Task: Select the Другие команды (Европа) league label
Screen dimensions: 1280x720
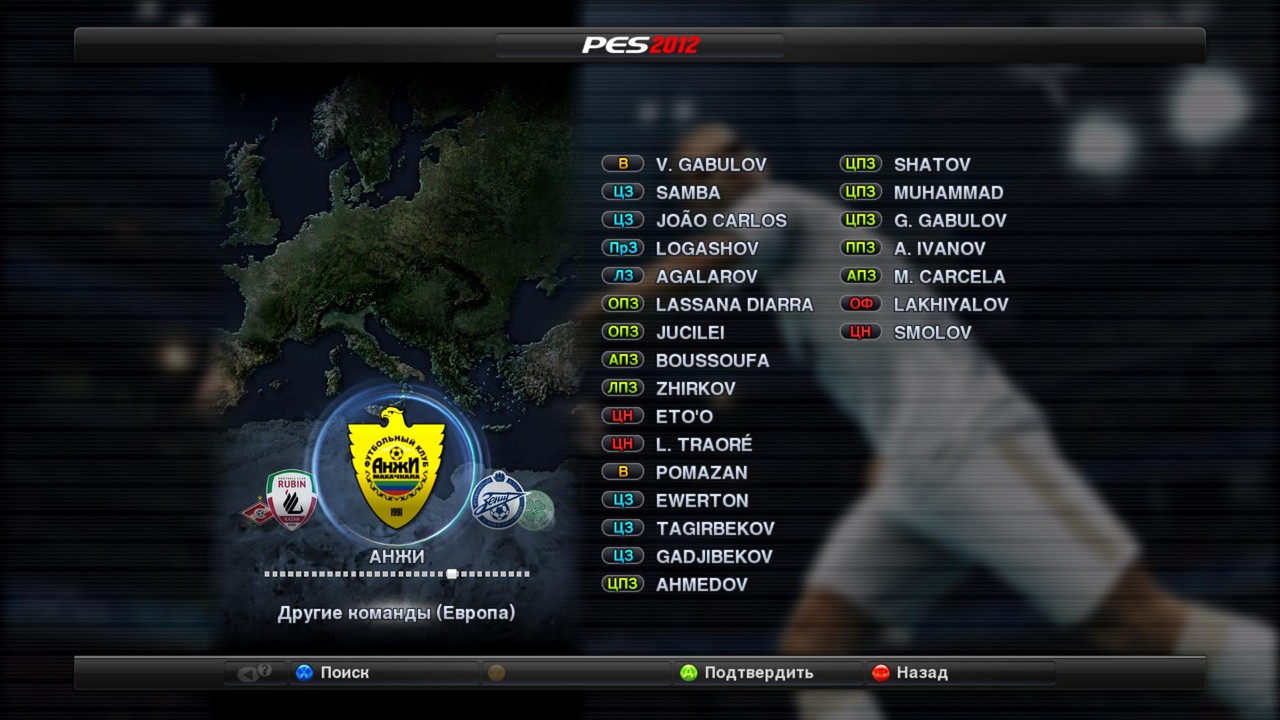Action: coord(396,613)
